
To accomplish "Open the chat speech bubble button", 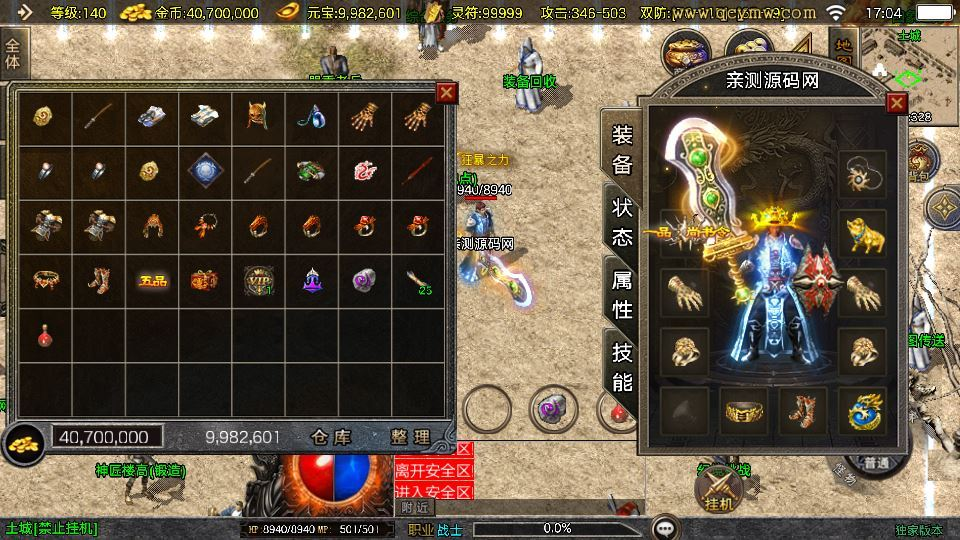I will coord(664,527).
